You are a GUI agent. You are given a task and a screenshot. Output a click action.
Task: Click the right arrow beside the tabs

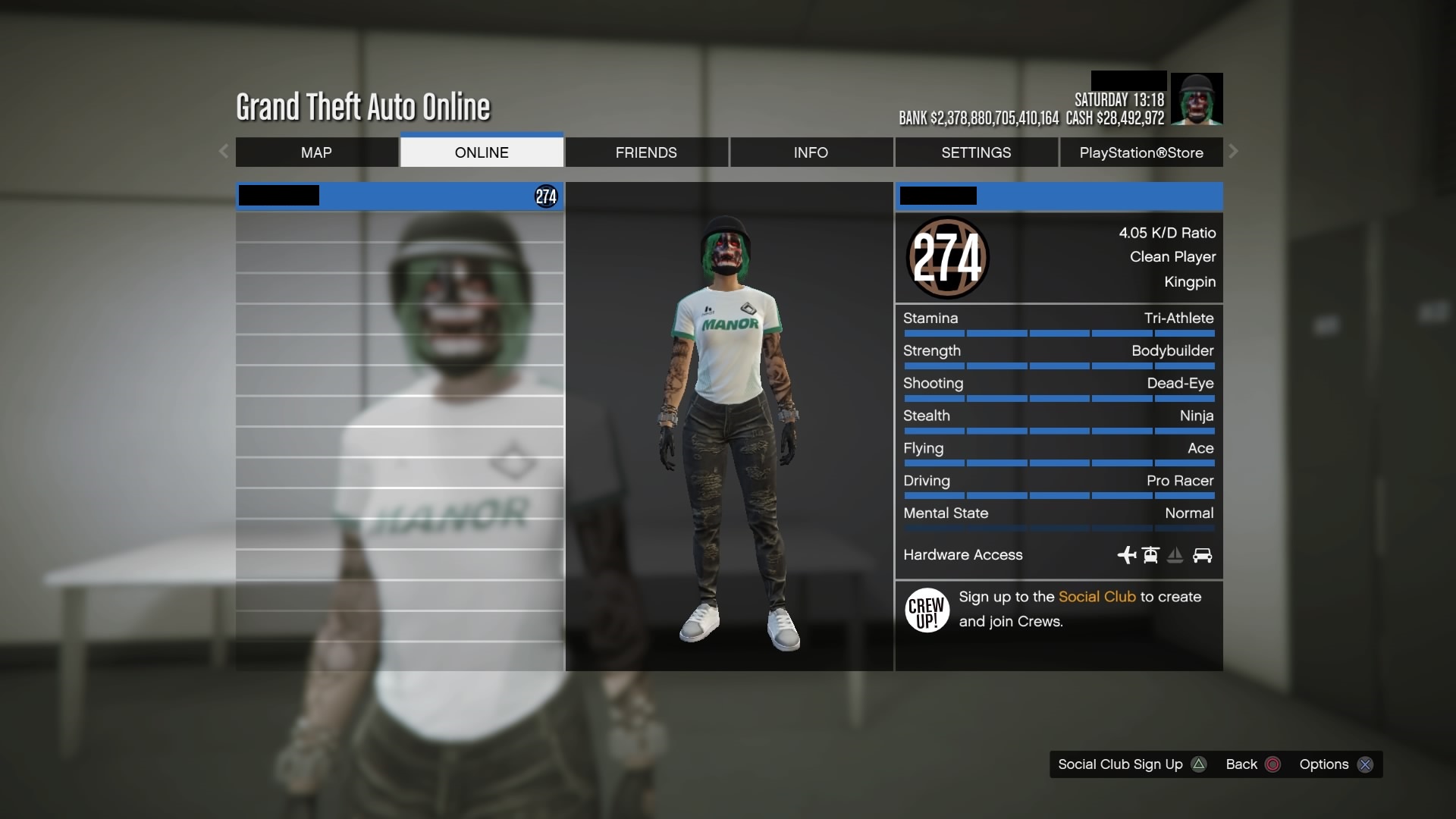point(1234,152)
